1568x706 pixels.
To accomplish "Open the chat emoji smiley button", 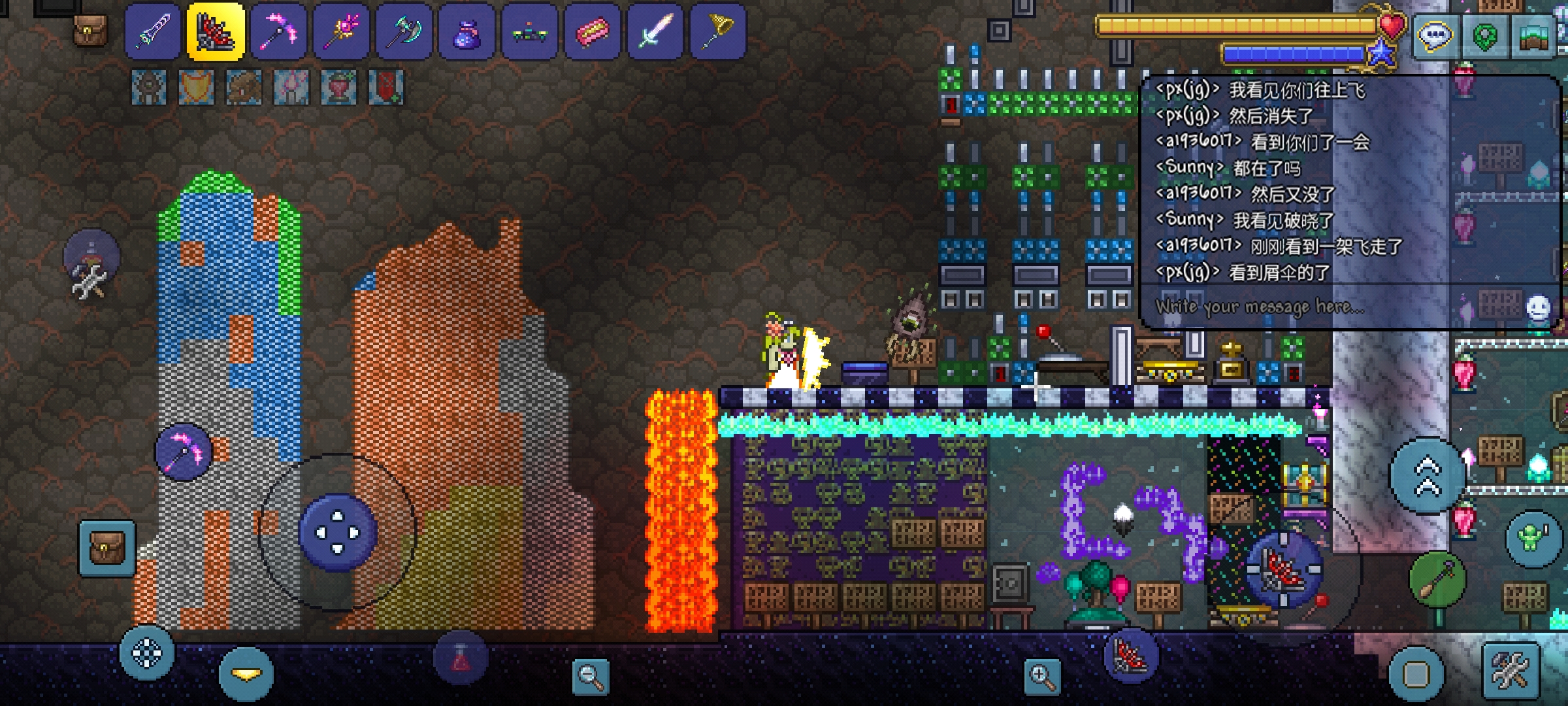I will (1537, 307).
